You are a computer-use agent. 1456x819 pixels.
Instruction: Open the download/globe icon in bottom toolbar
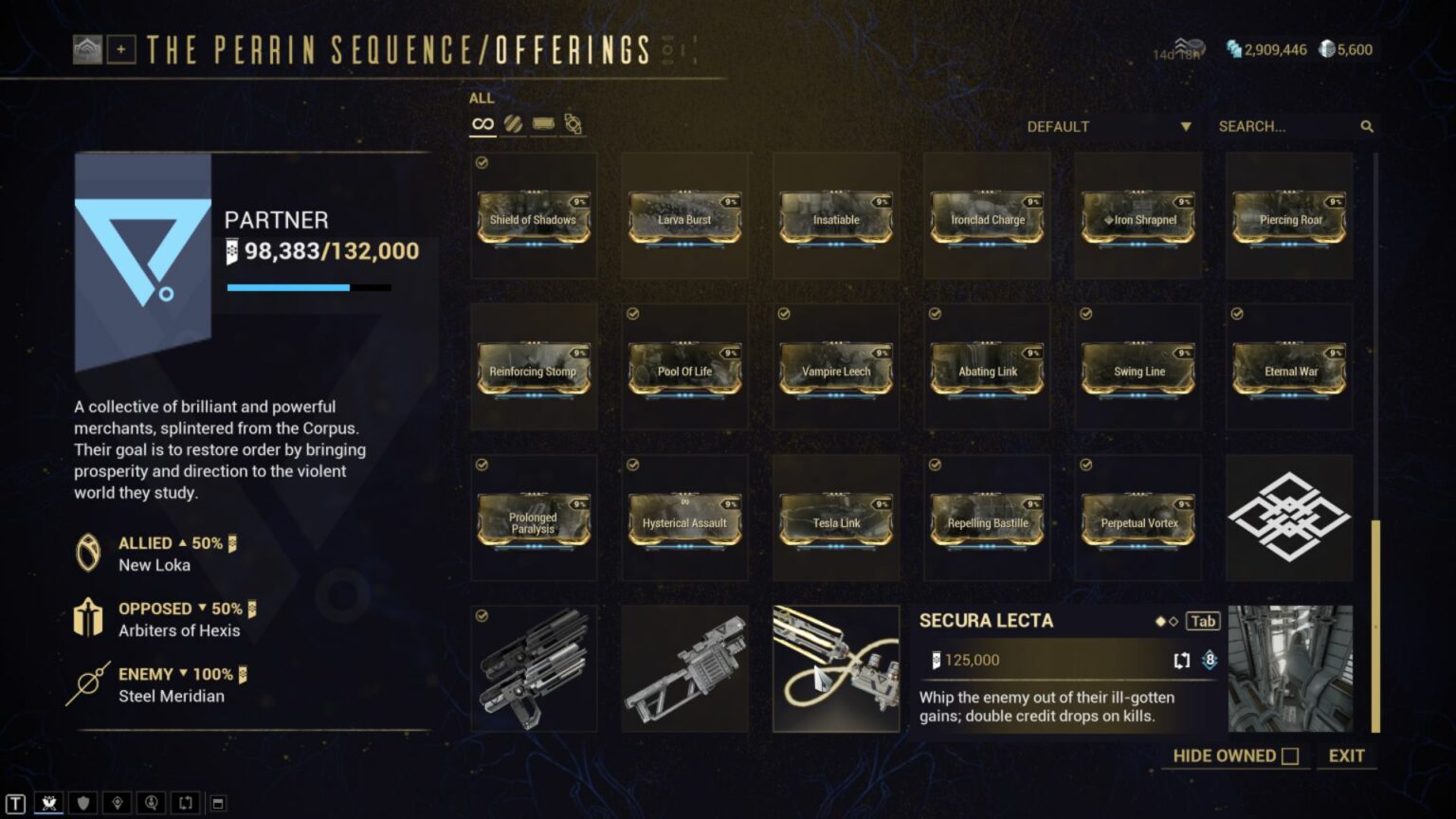click(150, 802)
